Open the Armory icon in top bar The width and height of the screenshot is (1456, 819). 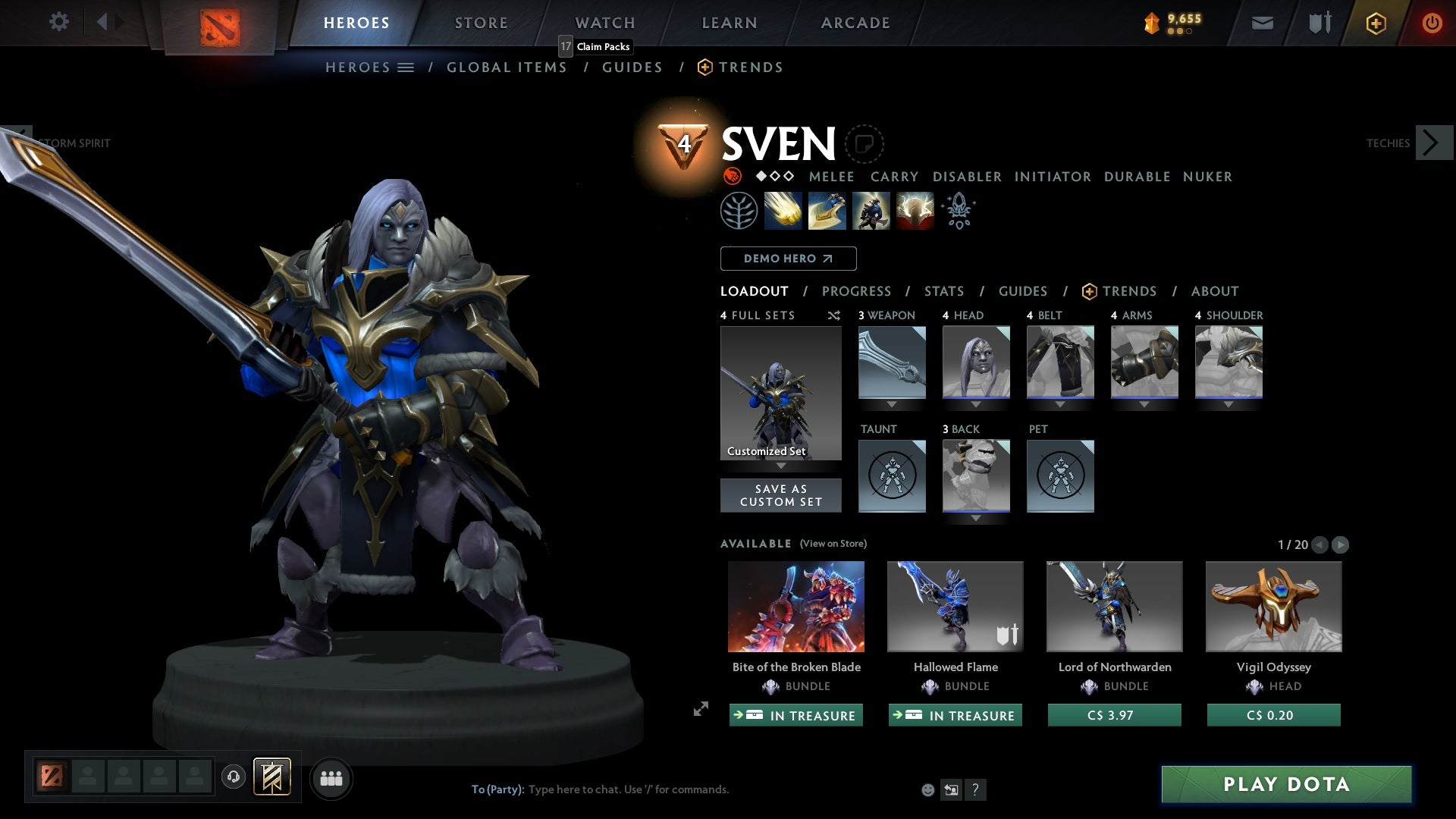click(x=1318, y=23)
